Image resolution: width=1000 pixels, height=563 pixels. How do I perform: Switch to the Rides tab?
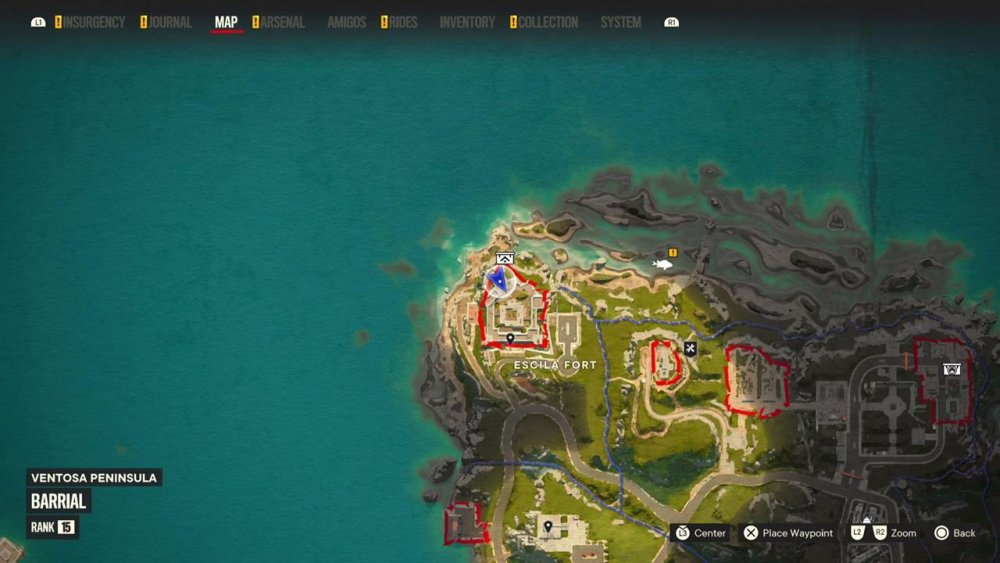pos(403,22)
